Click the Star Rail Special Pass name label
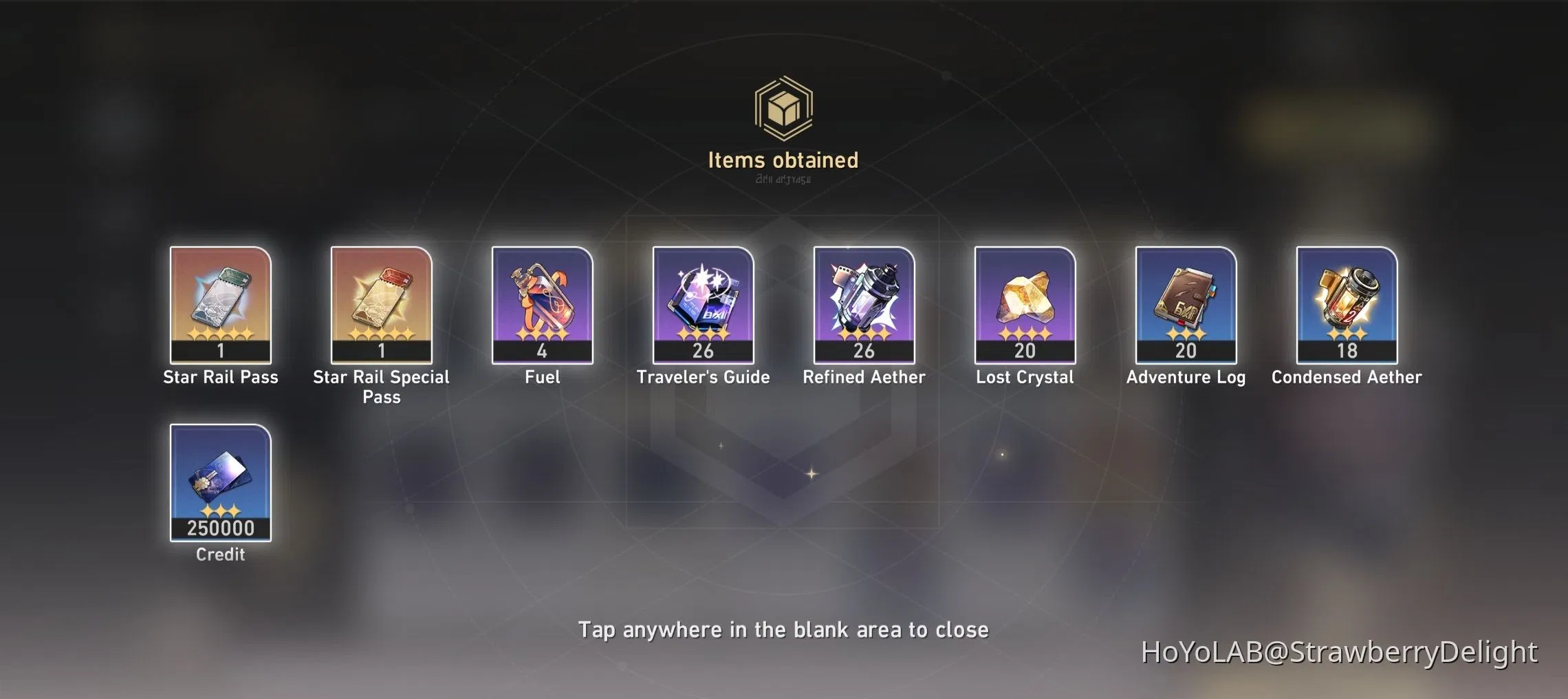 pos(380,385)
